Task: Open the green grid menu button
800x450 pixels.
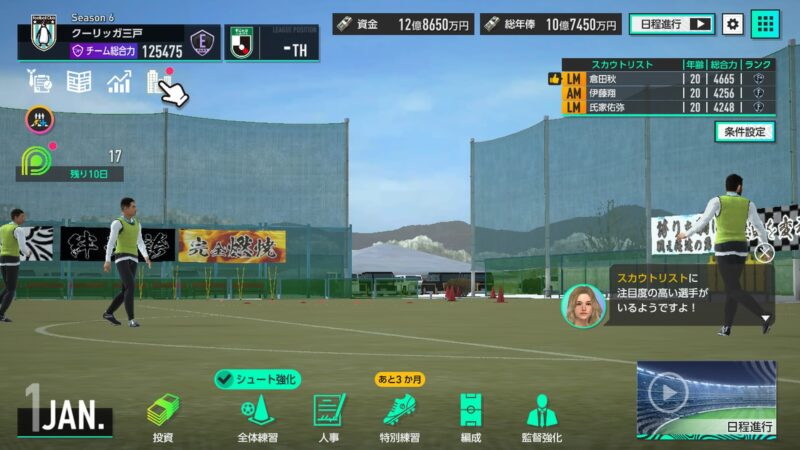Action: coord(765,23)
